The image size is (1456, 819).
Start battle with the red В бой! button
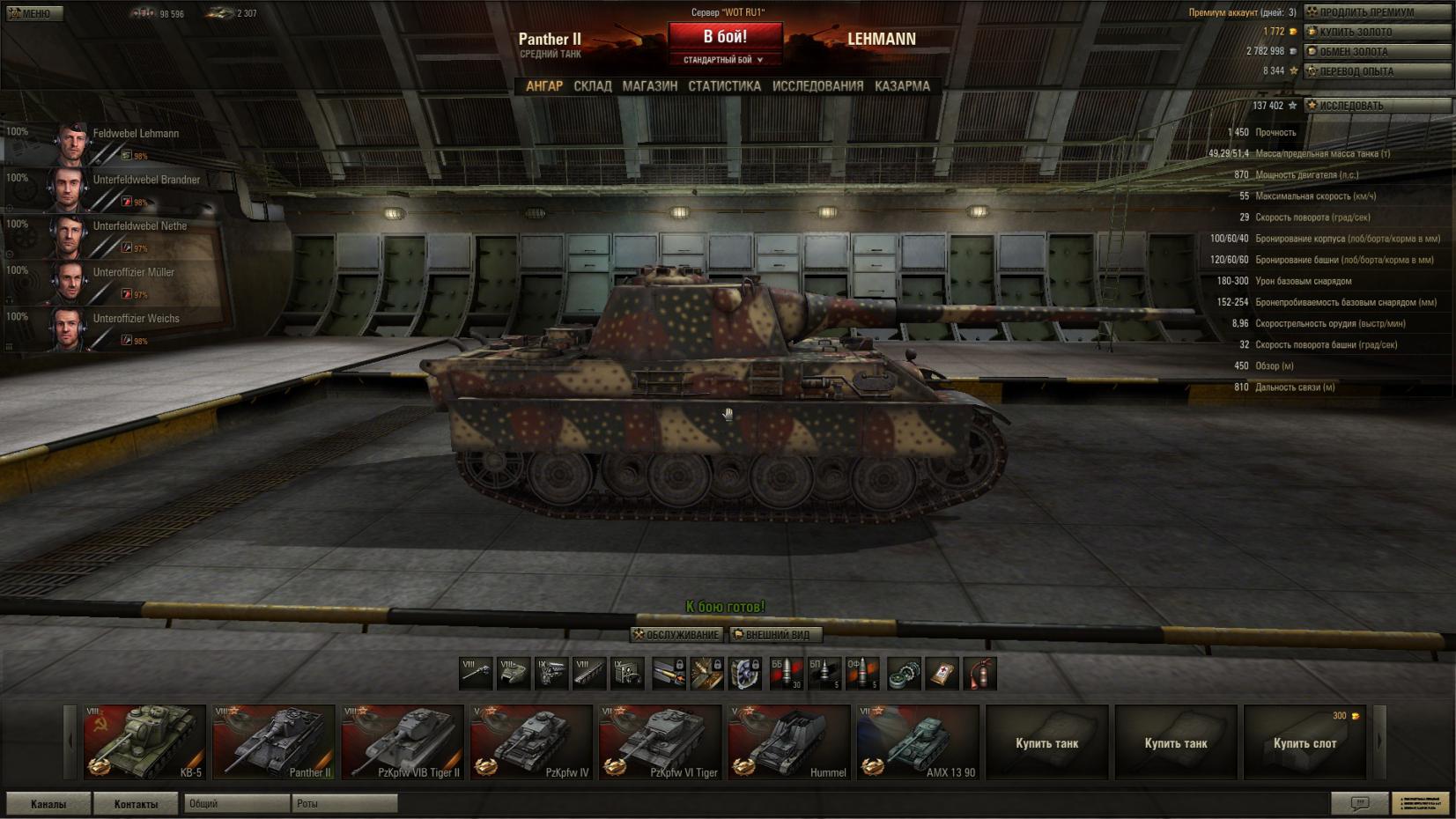coord(725,37)
